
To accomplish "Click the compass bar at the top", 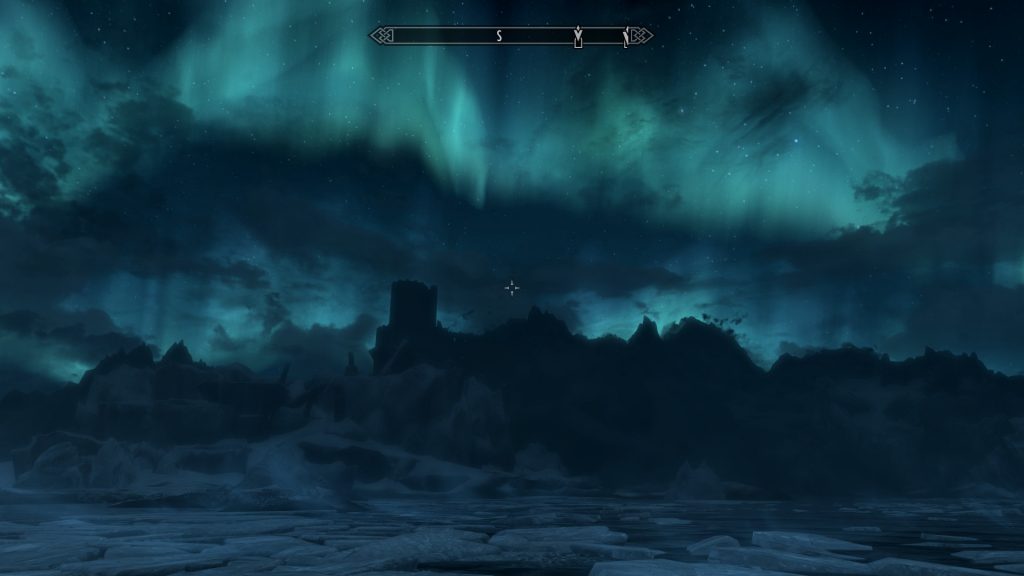I will pos(511,36).
